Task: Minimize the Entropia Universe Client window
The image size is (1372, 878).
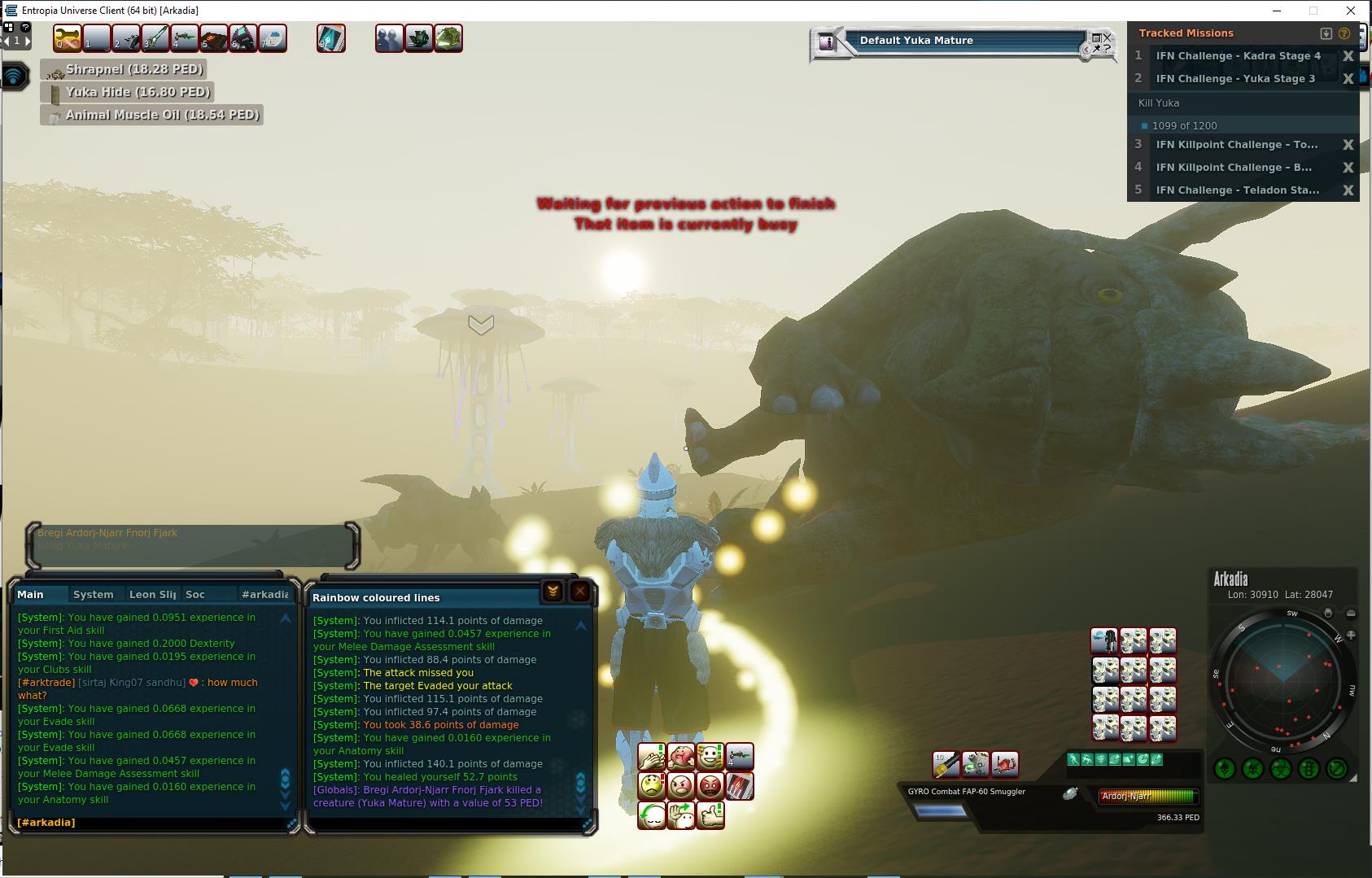Action: [1275, 11]
